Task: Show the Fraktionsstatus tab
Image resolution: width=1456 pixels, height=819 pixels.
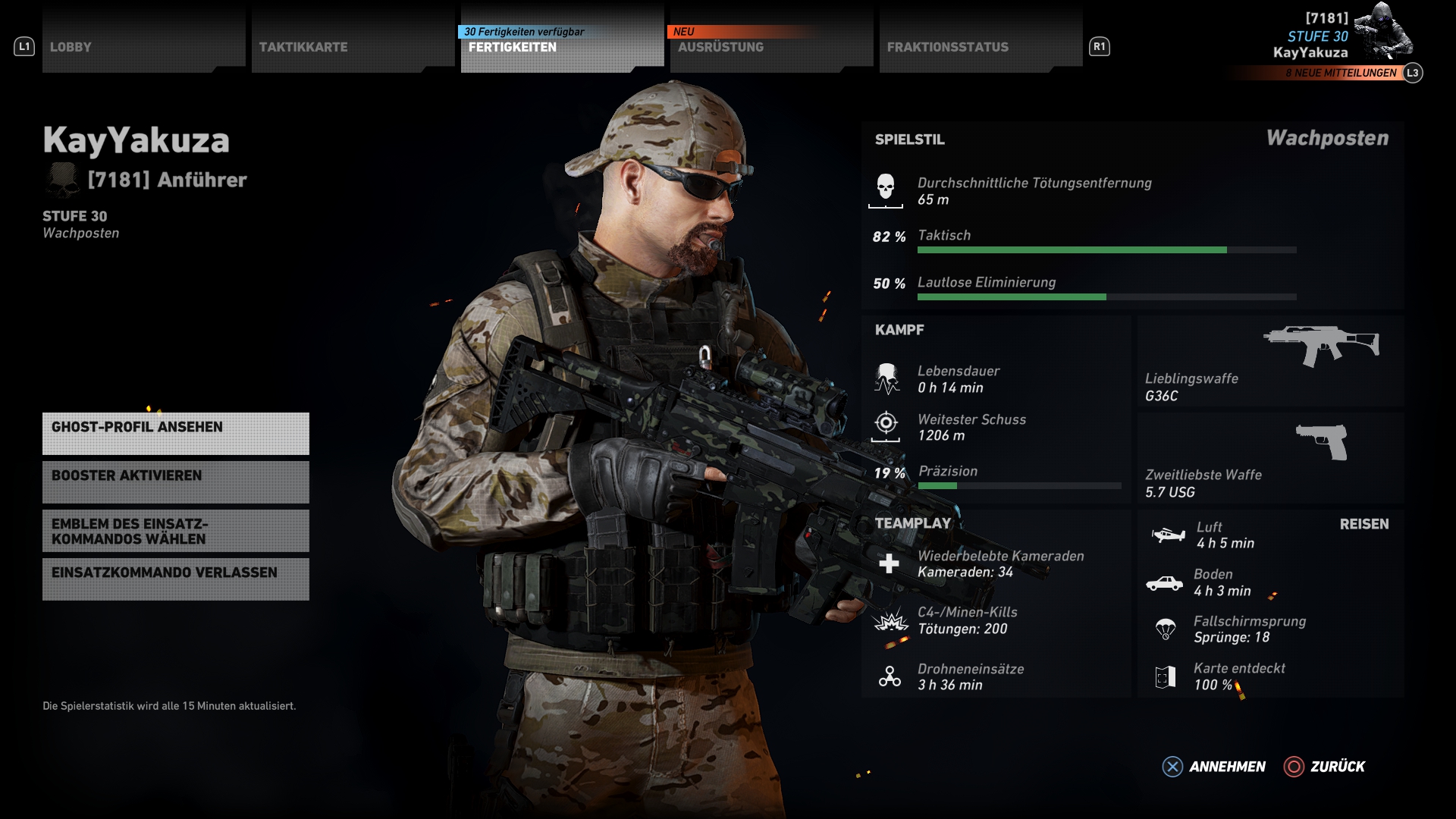Action: point(981,47)
